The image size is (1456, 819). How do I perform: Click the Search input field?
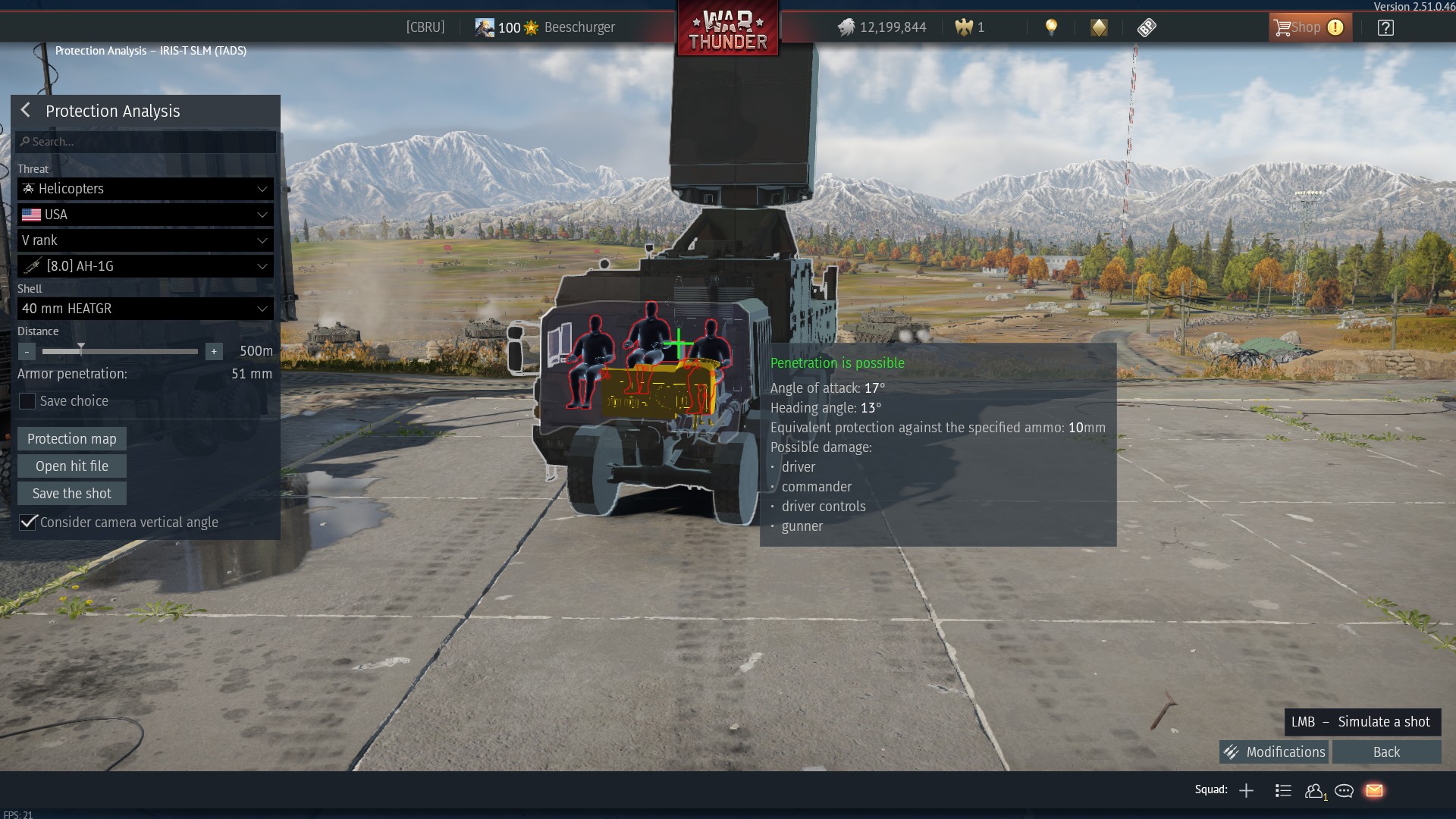point(146,142)
